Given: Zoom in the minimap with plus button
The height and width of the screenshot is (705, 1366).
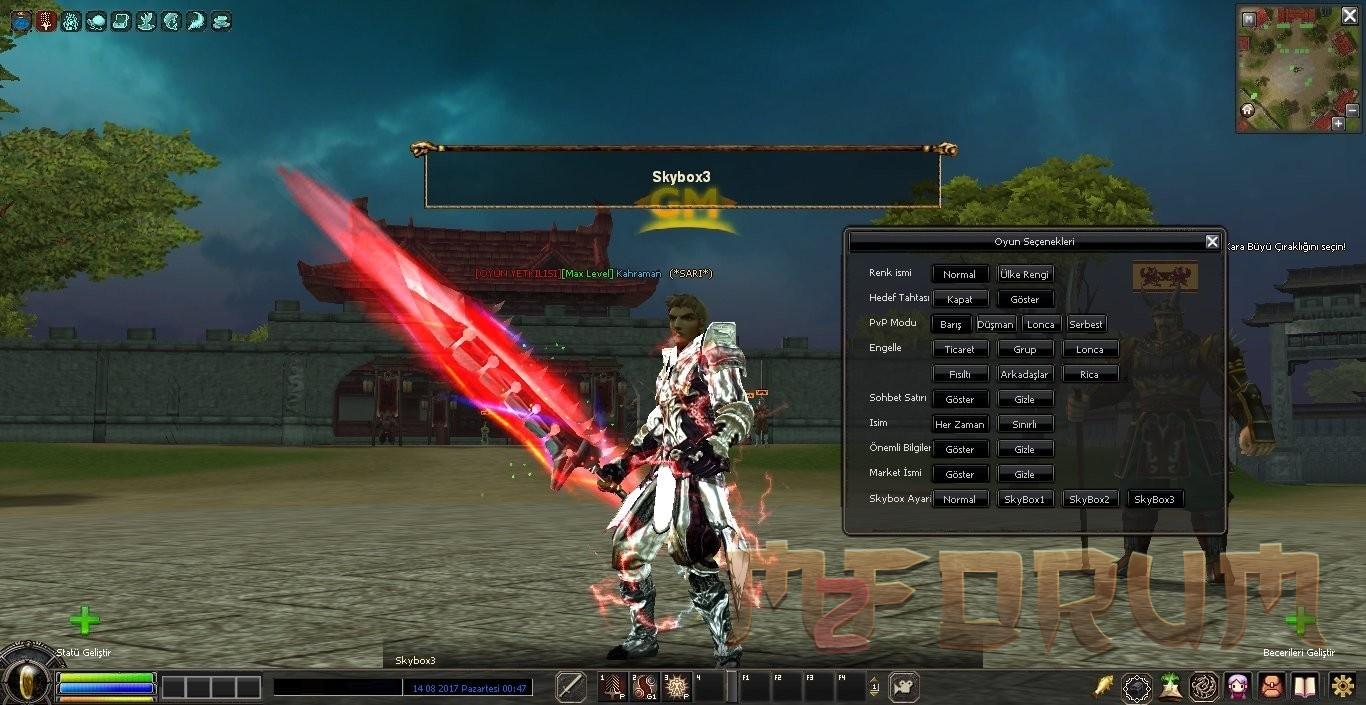Looking at the screenshot, I should coord(1338,124).
